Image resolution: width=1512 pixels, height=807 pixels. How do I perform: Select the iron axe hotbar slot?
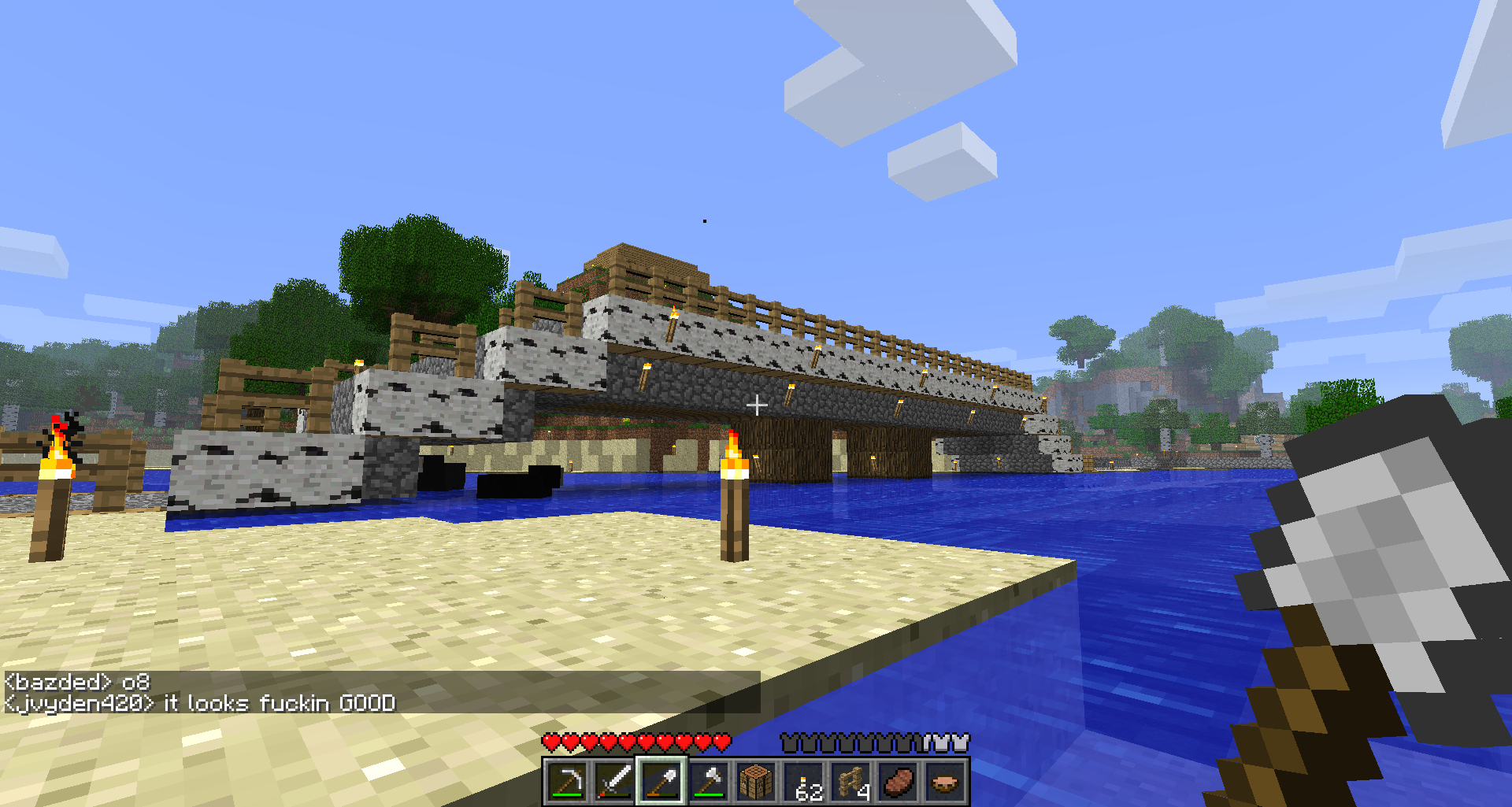pyautogui.click(x=709, y=782)
